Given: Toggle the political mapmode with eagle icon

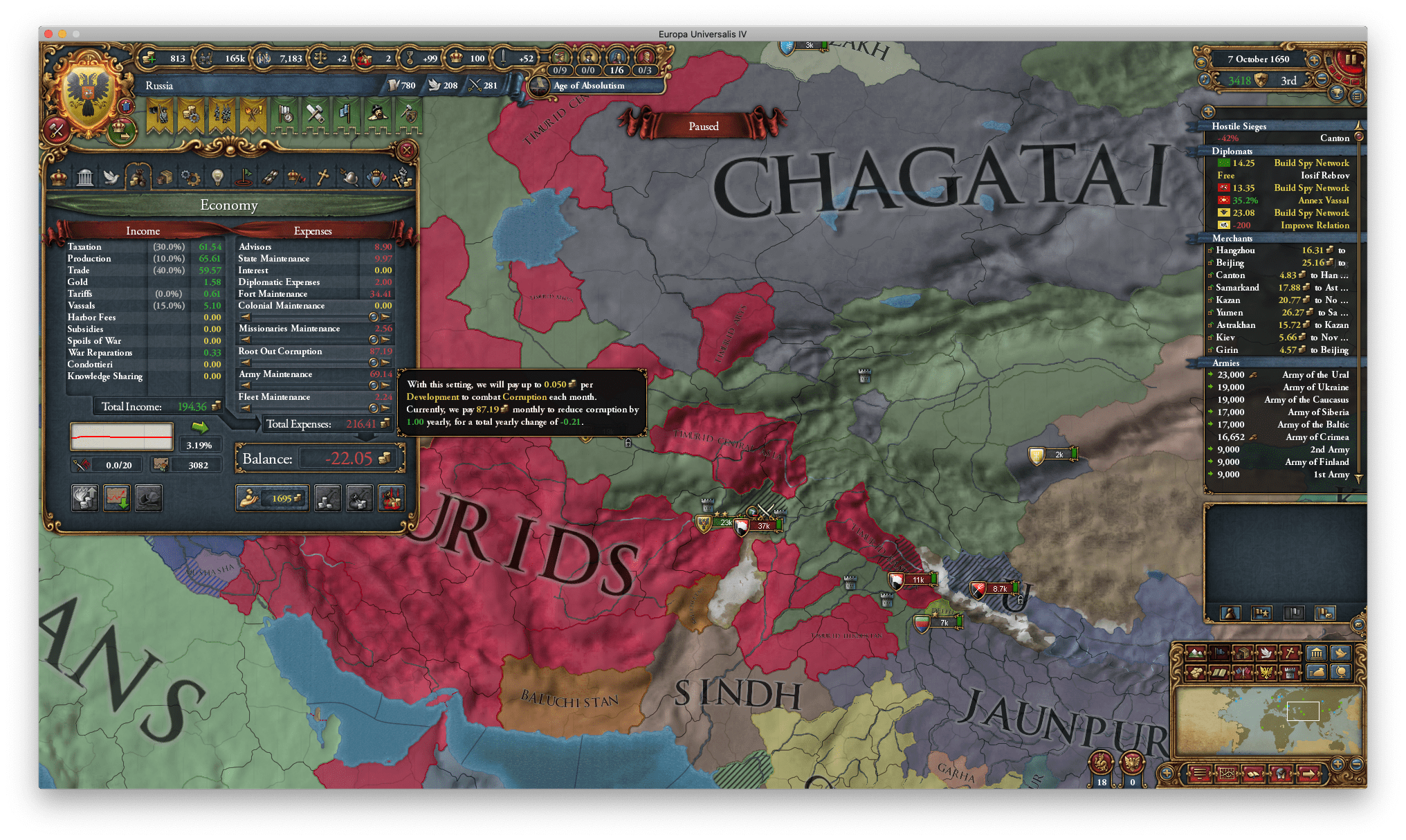Looking at the screenshot, I should [1266, 673].
